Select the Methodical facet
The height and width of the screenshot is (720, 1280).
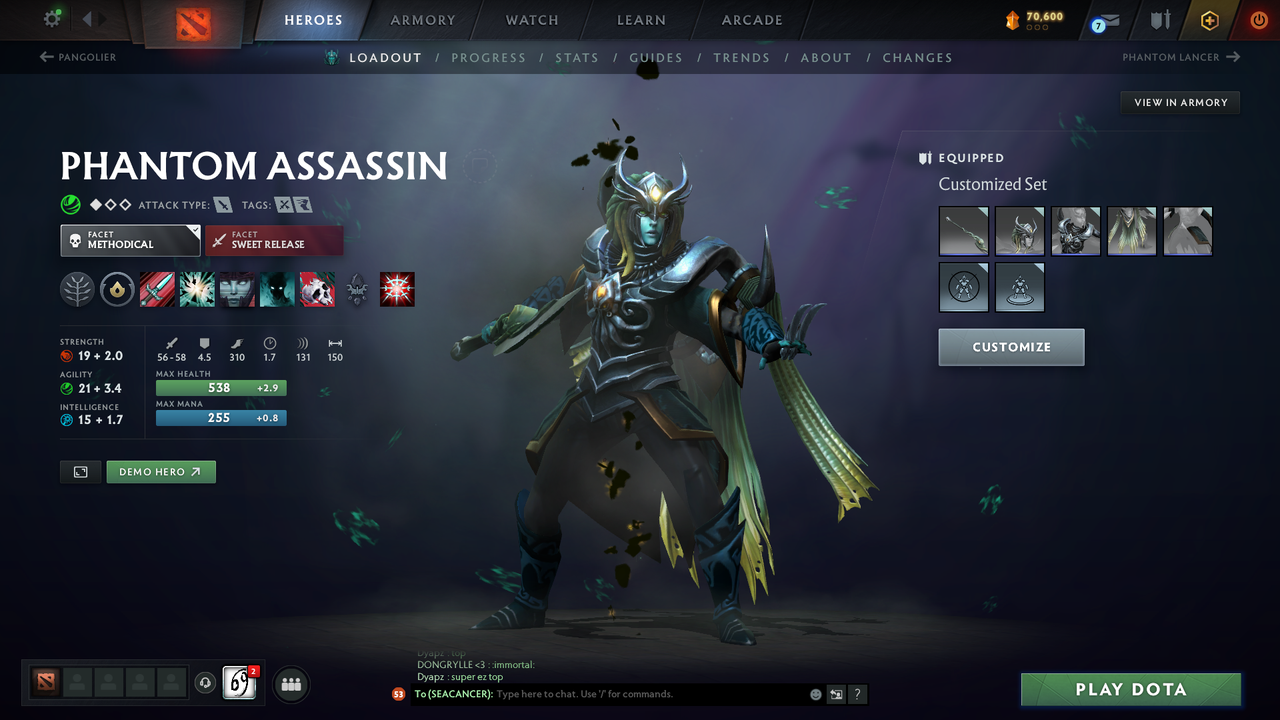(x=130, y=240)
